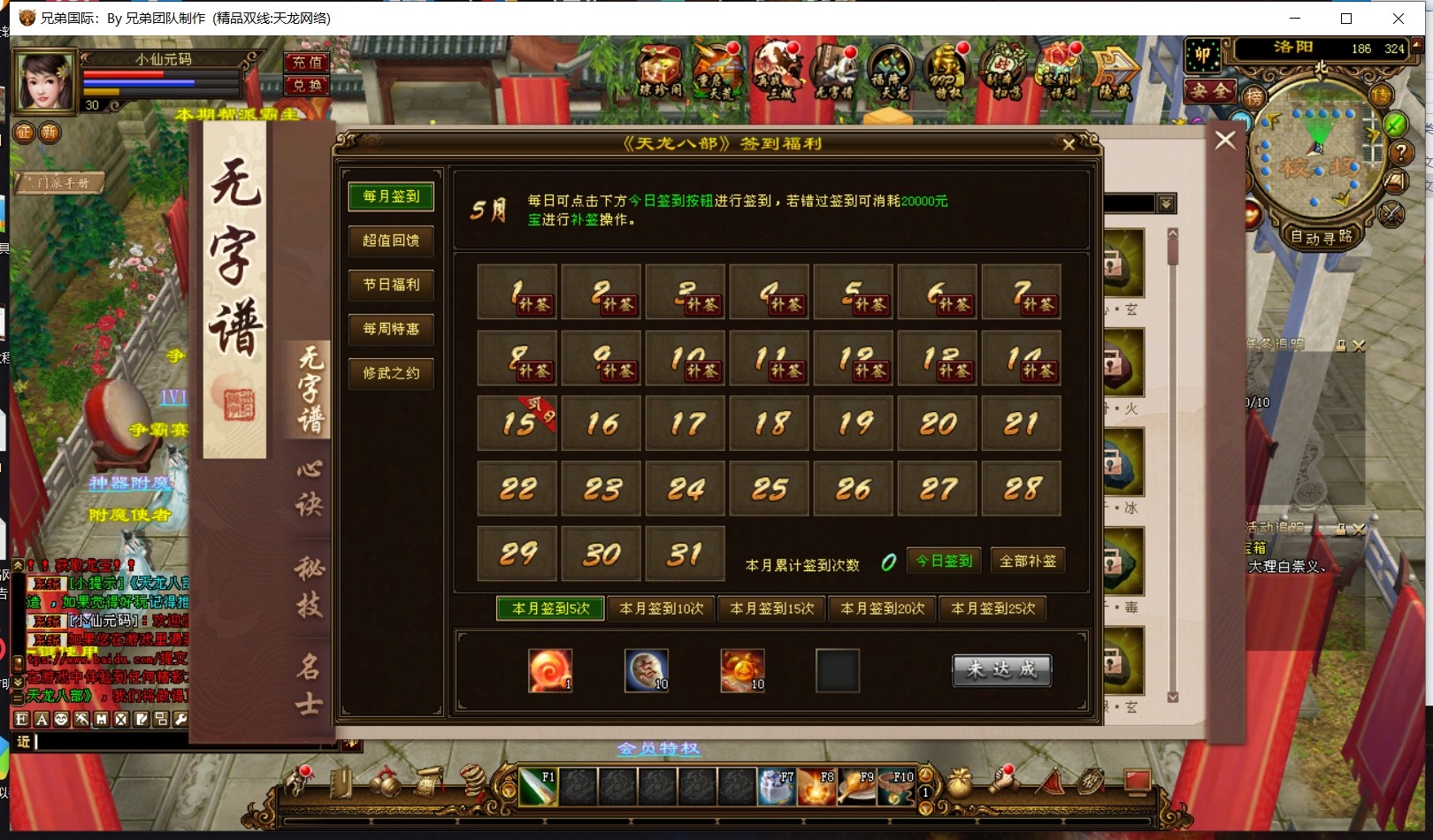Show the 本月签到25次 reward tier
Viewport: 1433px width, 840px height.
point(992,609)
